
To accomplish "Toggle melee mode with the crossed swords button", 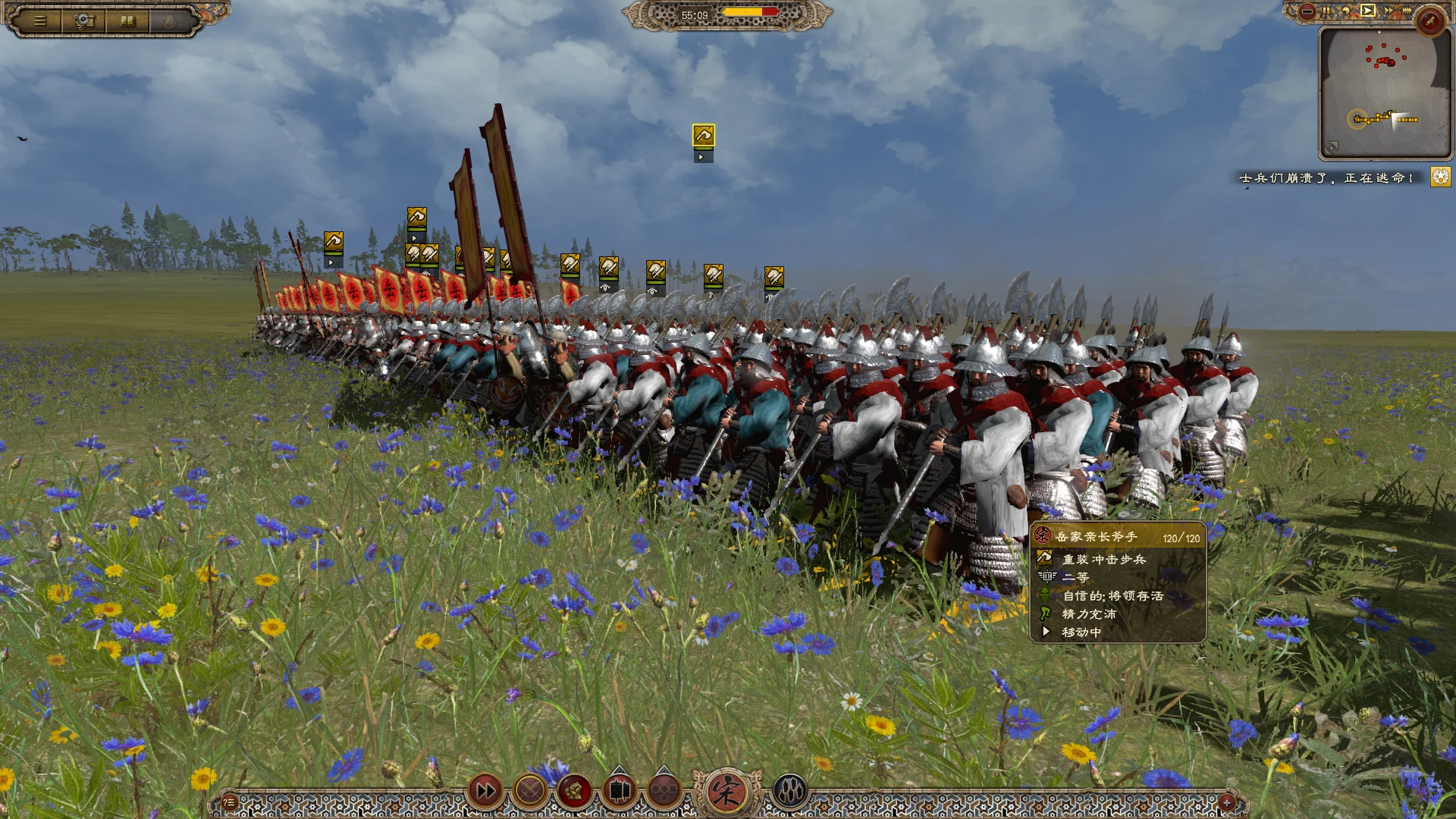I will [x=530, y=792].
